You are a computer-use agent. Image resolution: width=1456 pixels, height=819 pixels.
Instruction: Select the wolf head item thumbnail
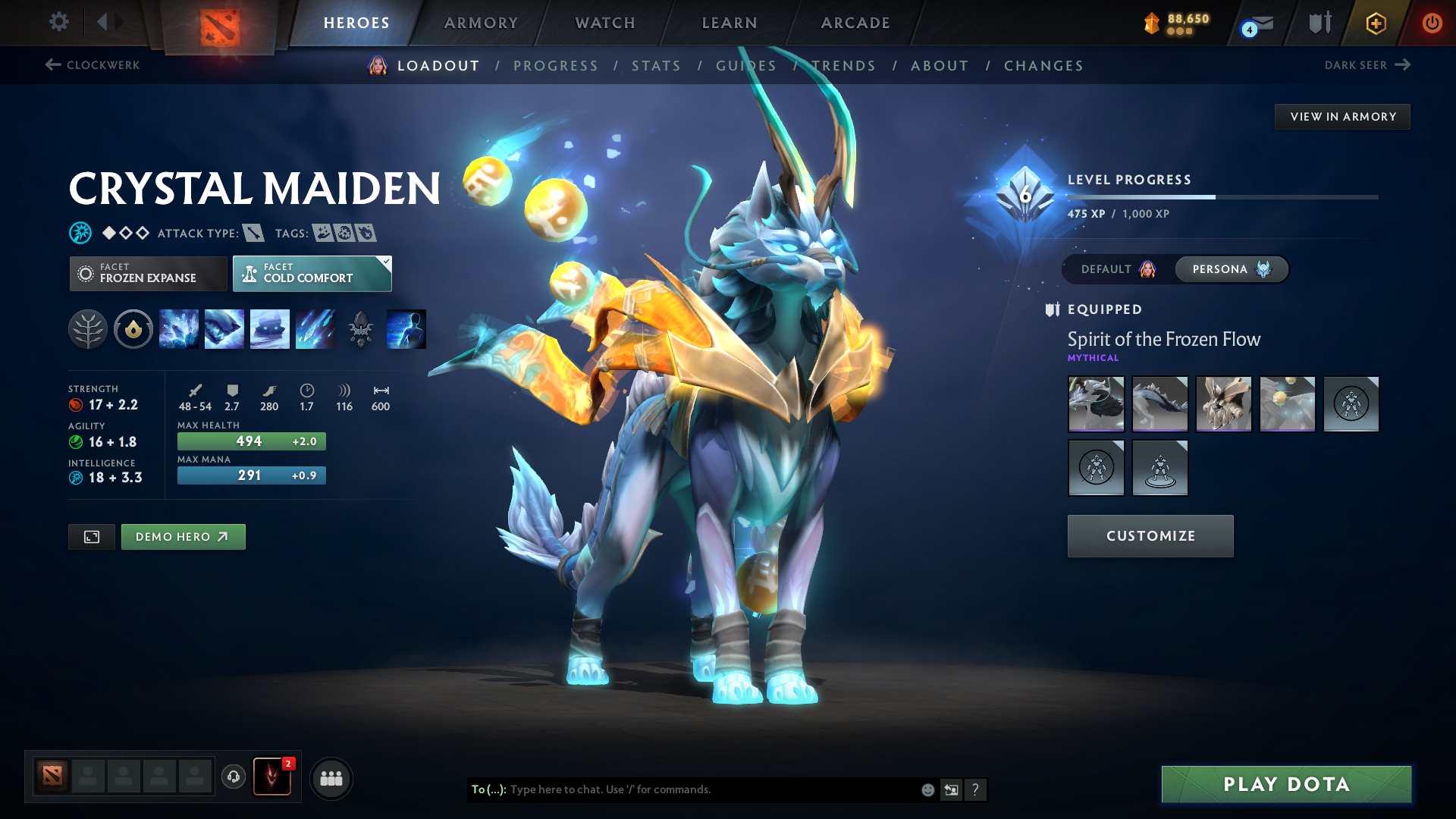[x=1096, y=404]
